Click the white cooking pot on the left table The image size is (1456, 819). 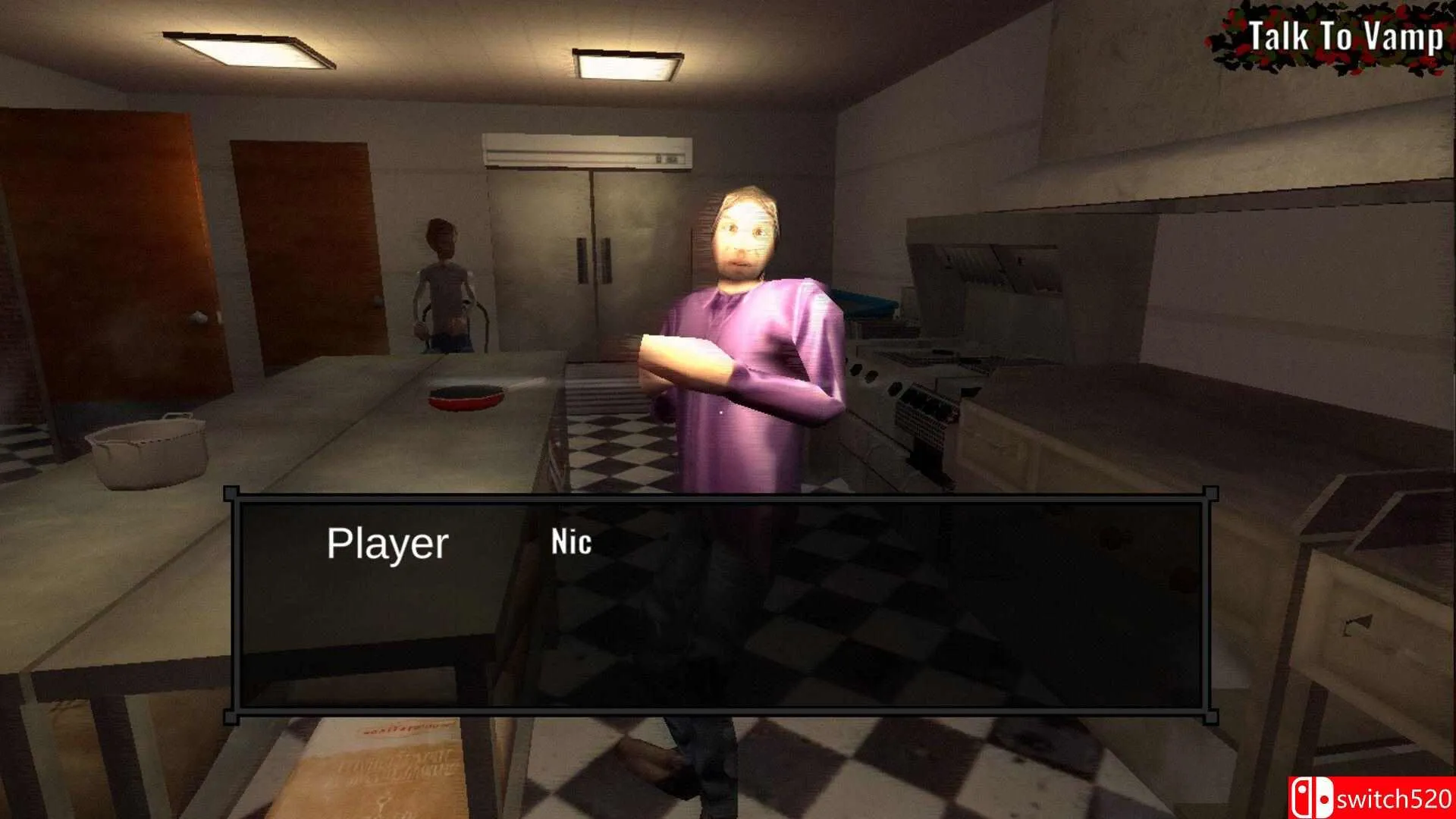pyautogui.click(x=146, y=450)
